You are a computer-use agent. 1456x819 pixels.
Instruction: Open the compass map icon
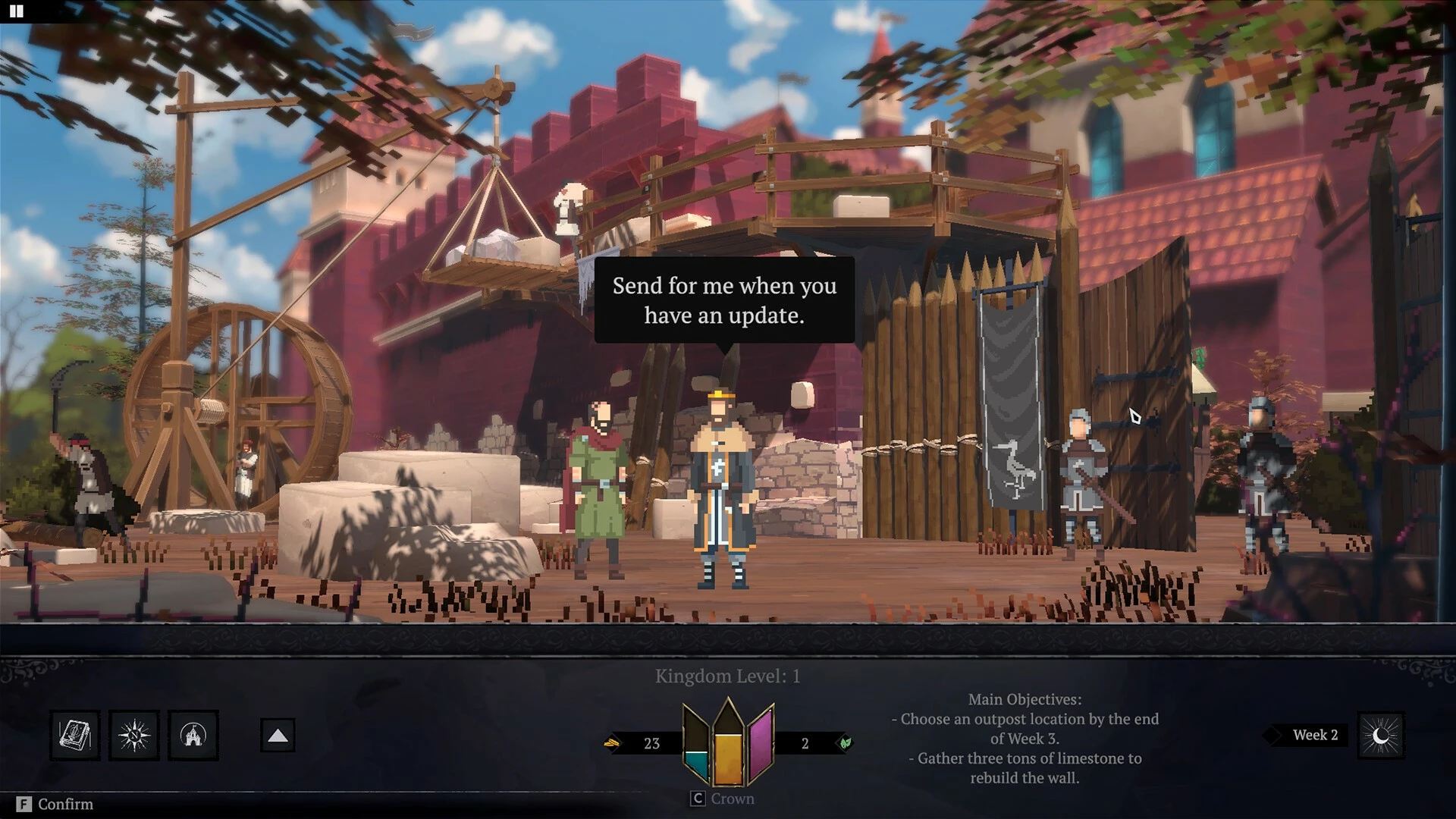[x=134, y=735]
